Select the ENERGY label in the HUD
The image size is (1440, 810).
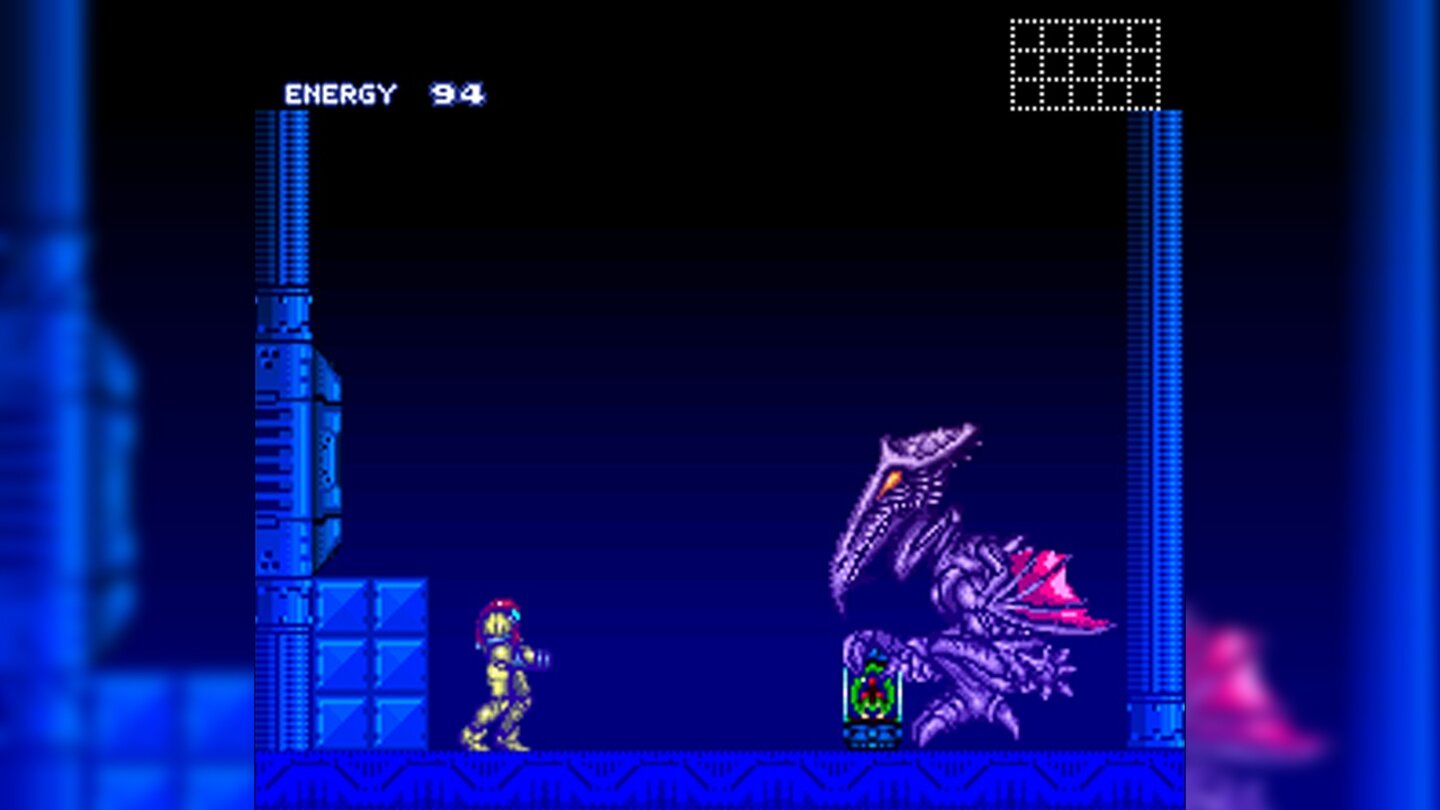pos(340,95)
